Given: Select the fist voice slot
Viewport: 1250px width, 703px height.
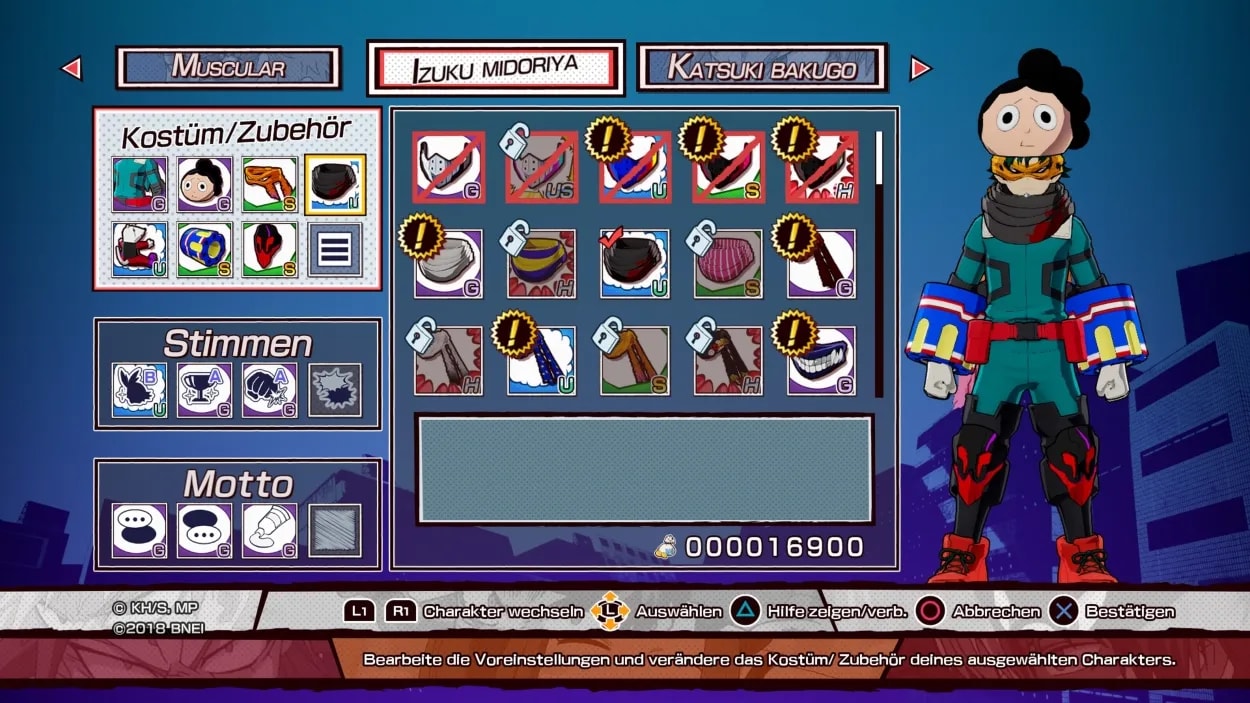Looking at the screenshot, I should (270, 389).
